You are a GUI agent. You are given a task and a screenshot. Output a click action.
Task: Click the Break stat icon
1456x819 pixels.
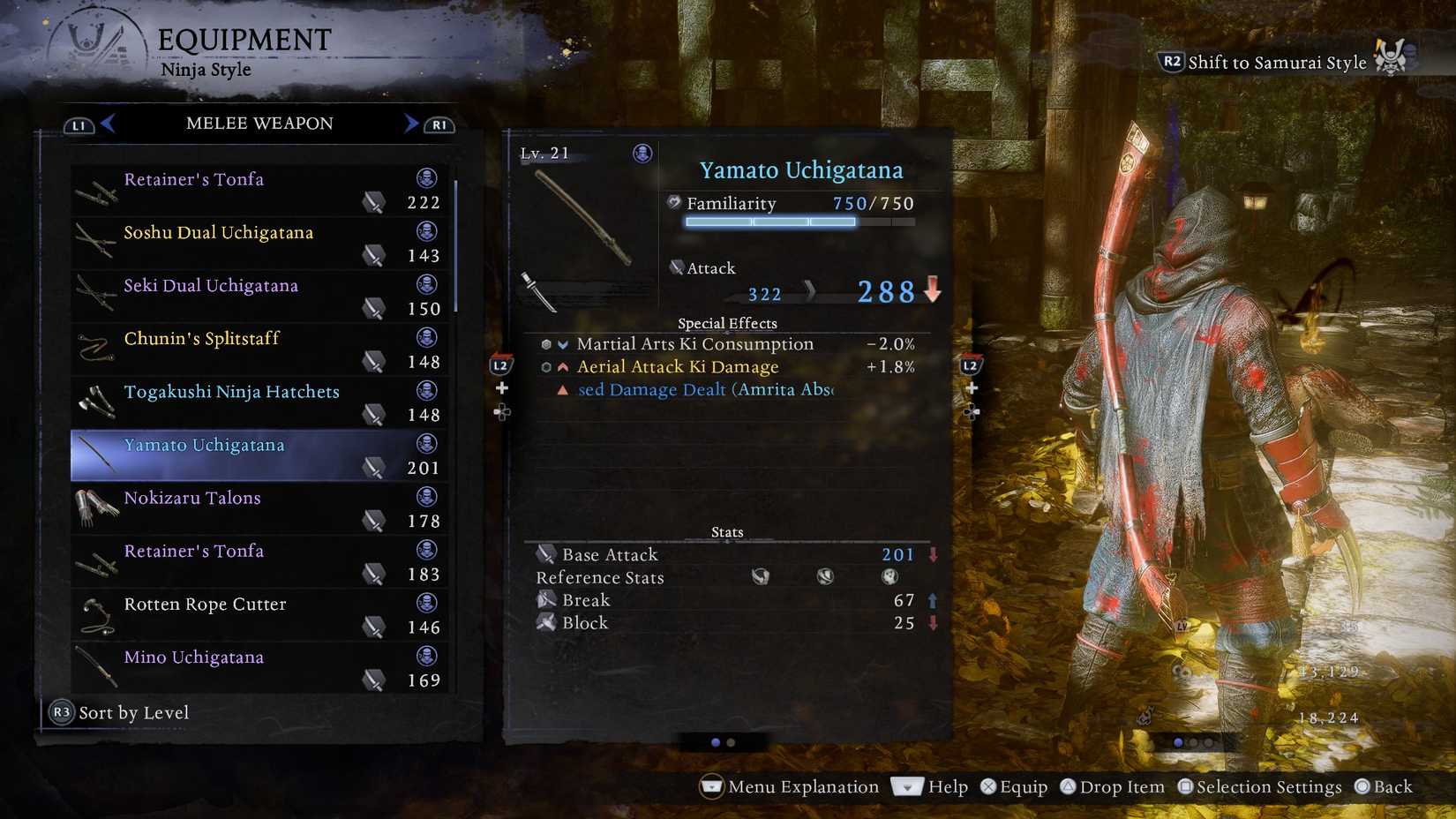pyautogui.click(x=546, y=599)
